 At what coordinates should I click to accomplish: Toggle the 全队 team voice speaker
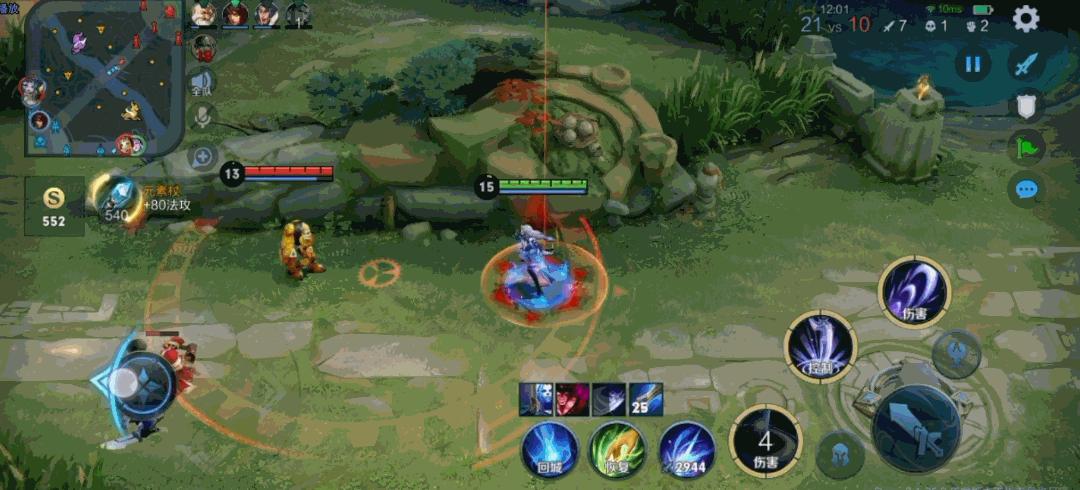(203, 82)
